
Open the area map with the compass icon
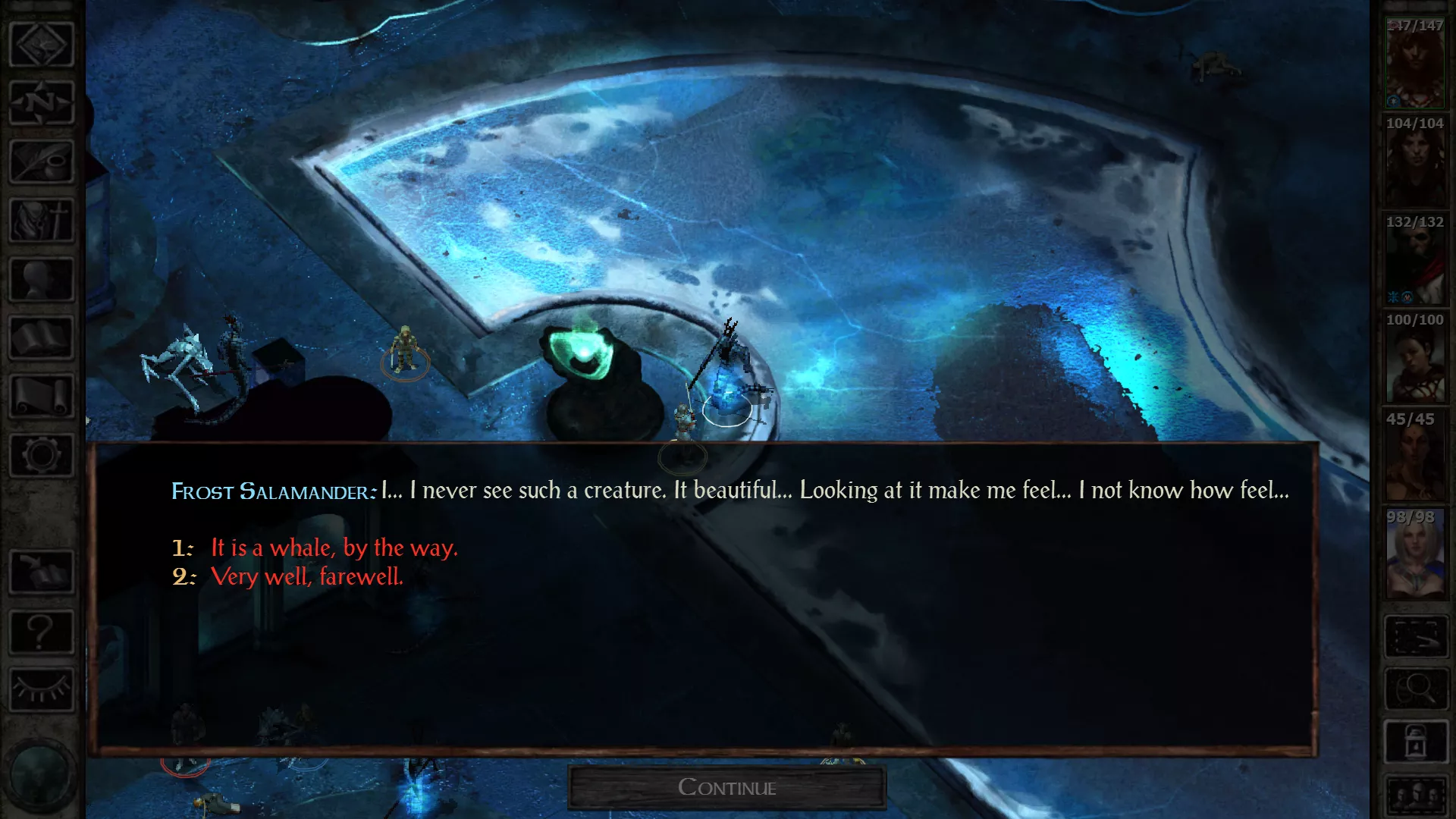tap(42, 102)
